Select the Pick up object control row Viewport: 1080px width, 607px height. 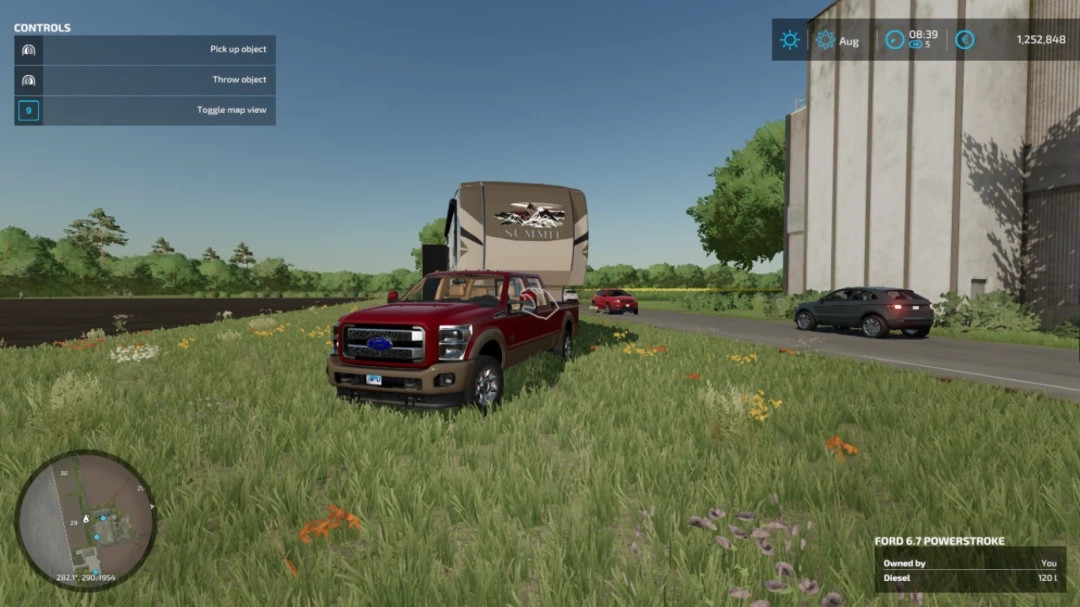(x=145, y=50)
